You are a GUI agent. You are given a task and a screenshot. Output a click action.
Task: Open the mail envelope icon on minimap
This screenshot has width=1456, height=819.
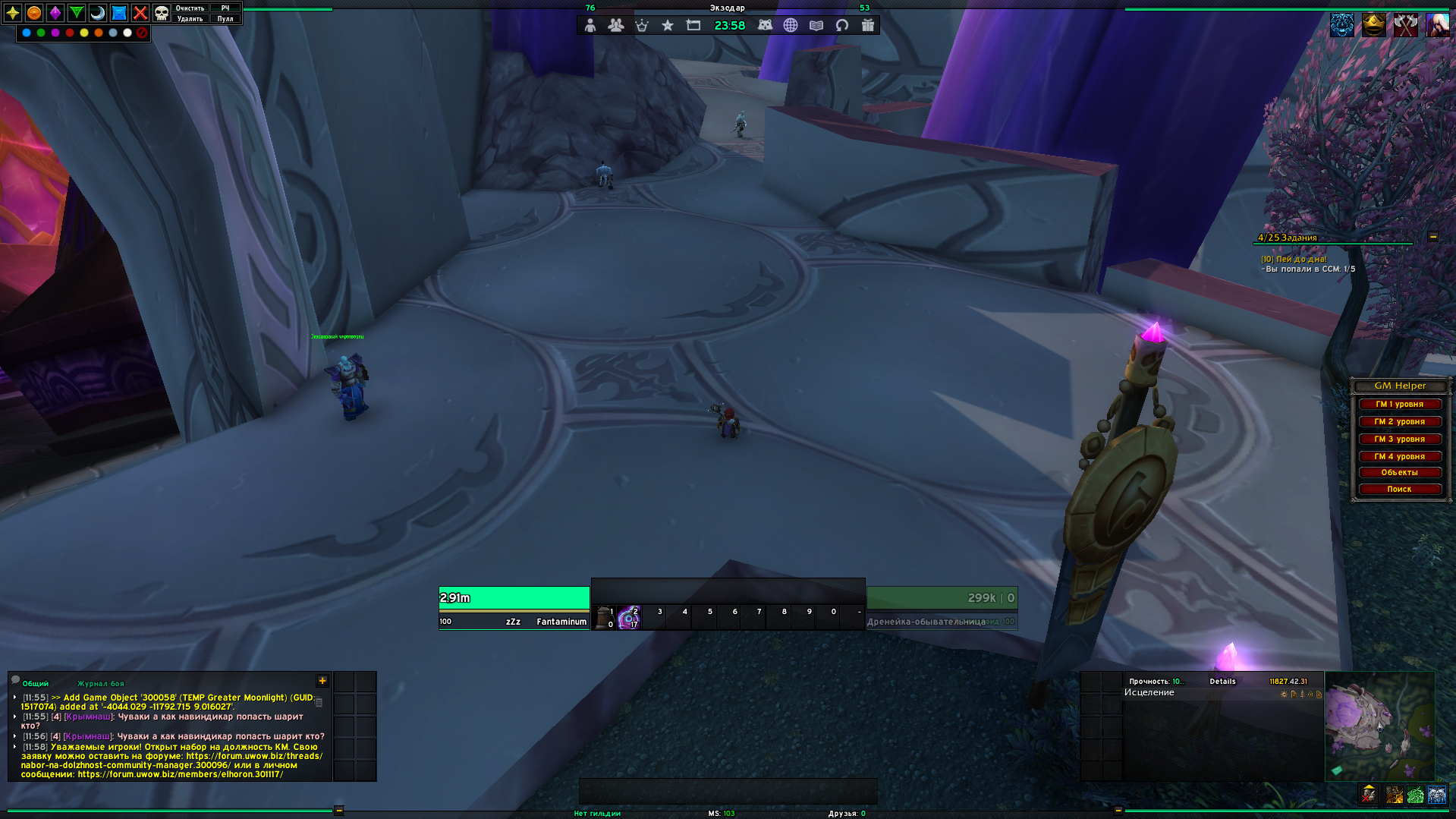1337,770
